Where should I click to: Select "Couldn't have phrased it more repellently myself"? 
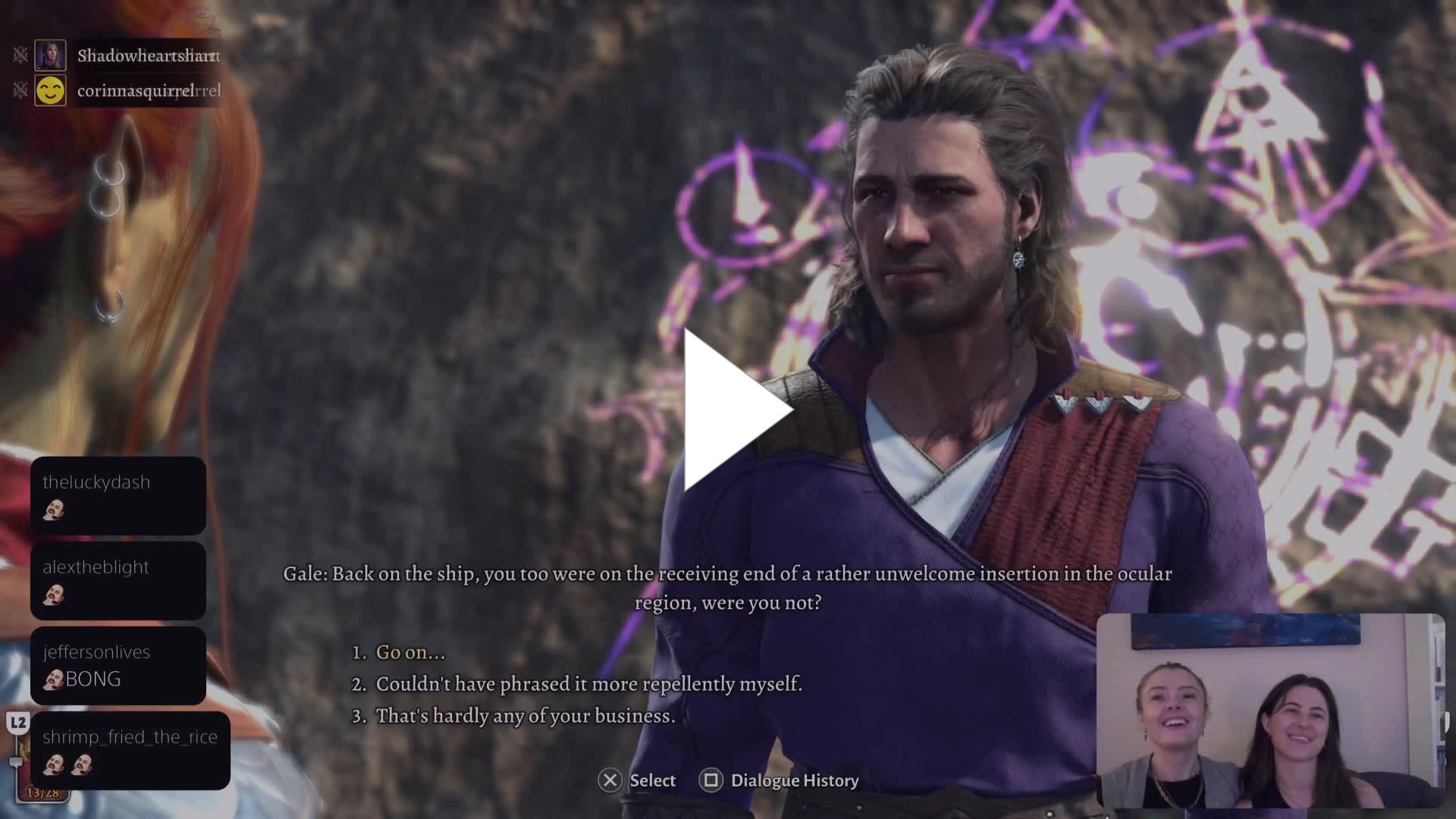pyautogui.click(x=588, y=684)
